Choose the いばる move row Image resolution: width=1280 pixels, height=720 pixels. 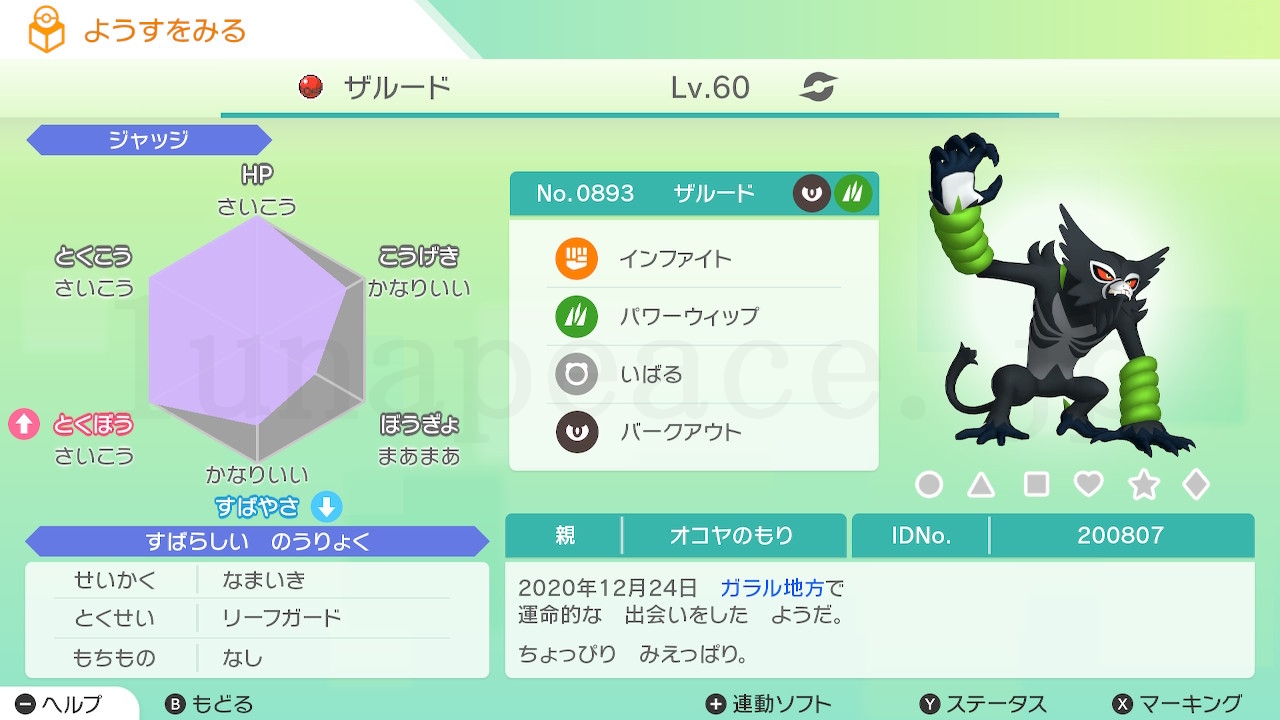[693, 375]
